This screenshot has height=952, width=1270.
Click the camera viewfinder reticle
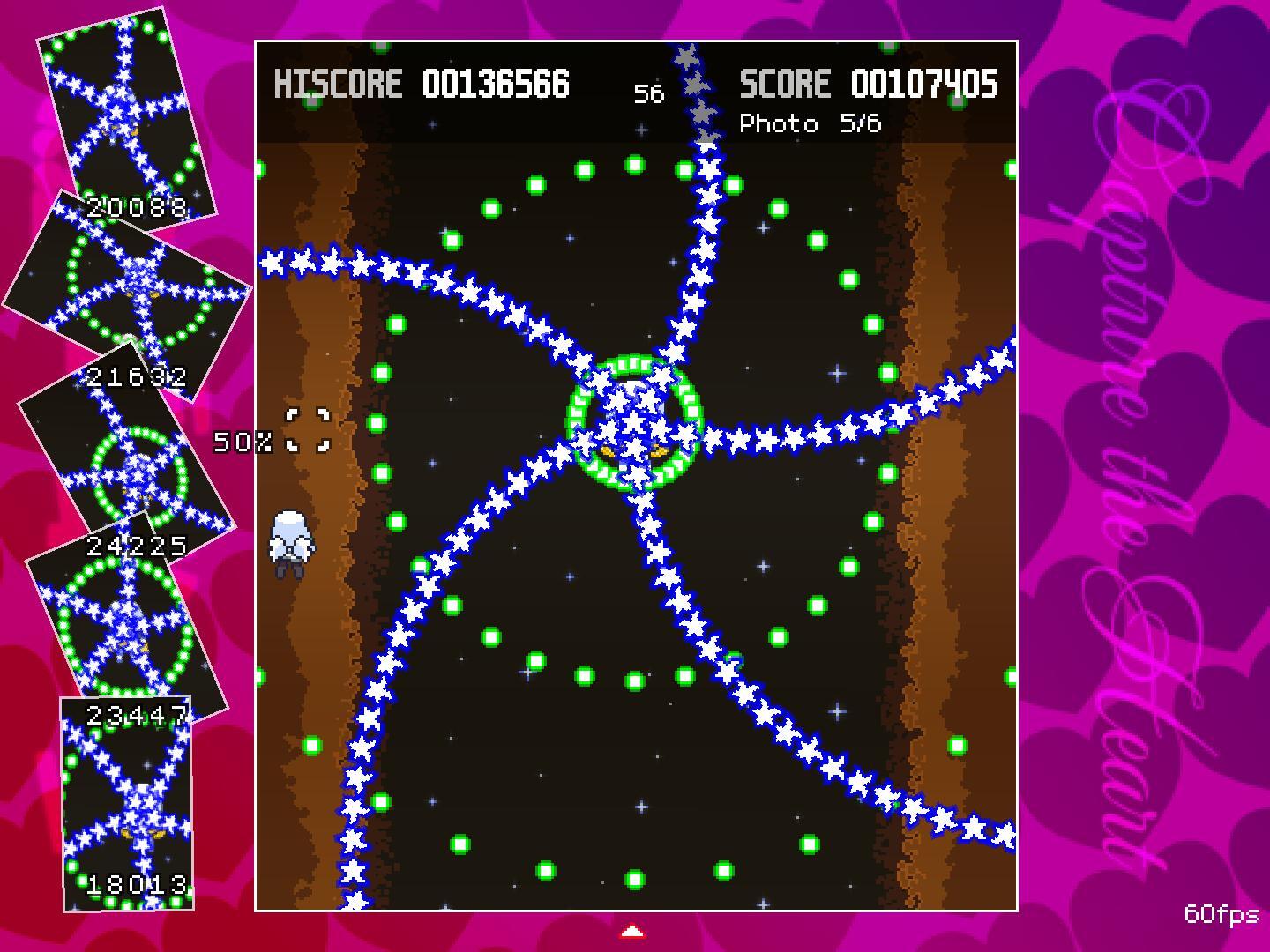point(307,429)
